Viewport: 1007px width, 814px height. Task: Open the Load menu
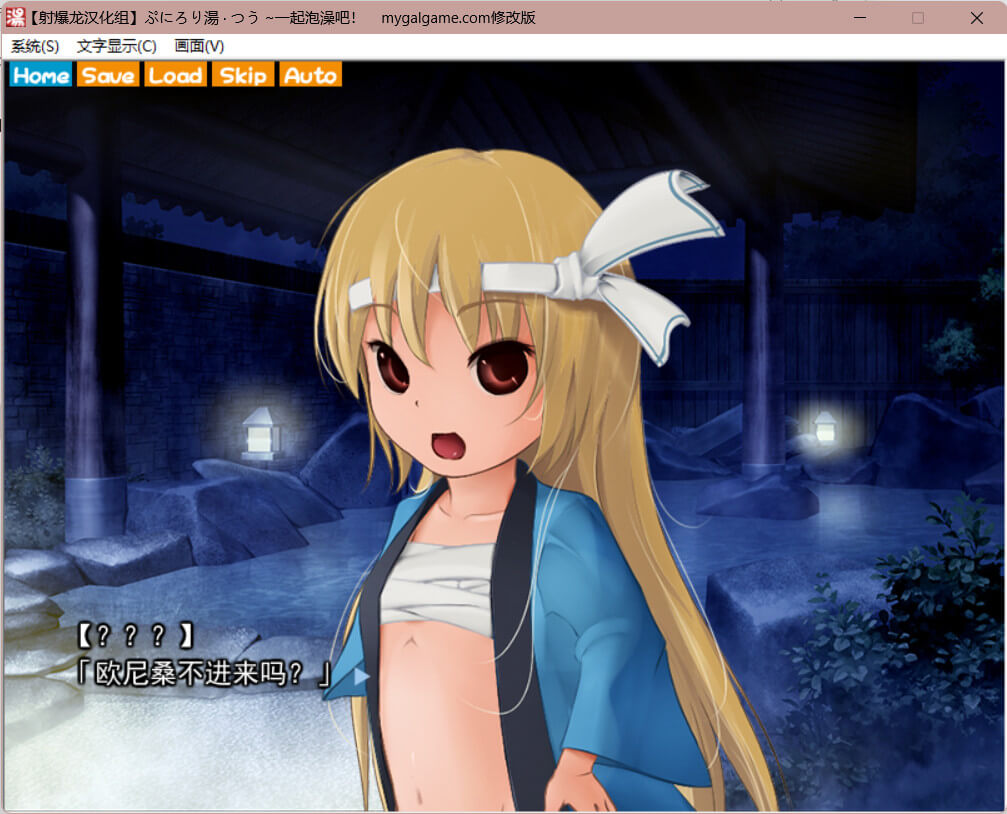click(175, 75)
